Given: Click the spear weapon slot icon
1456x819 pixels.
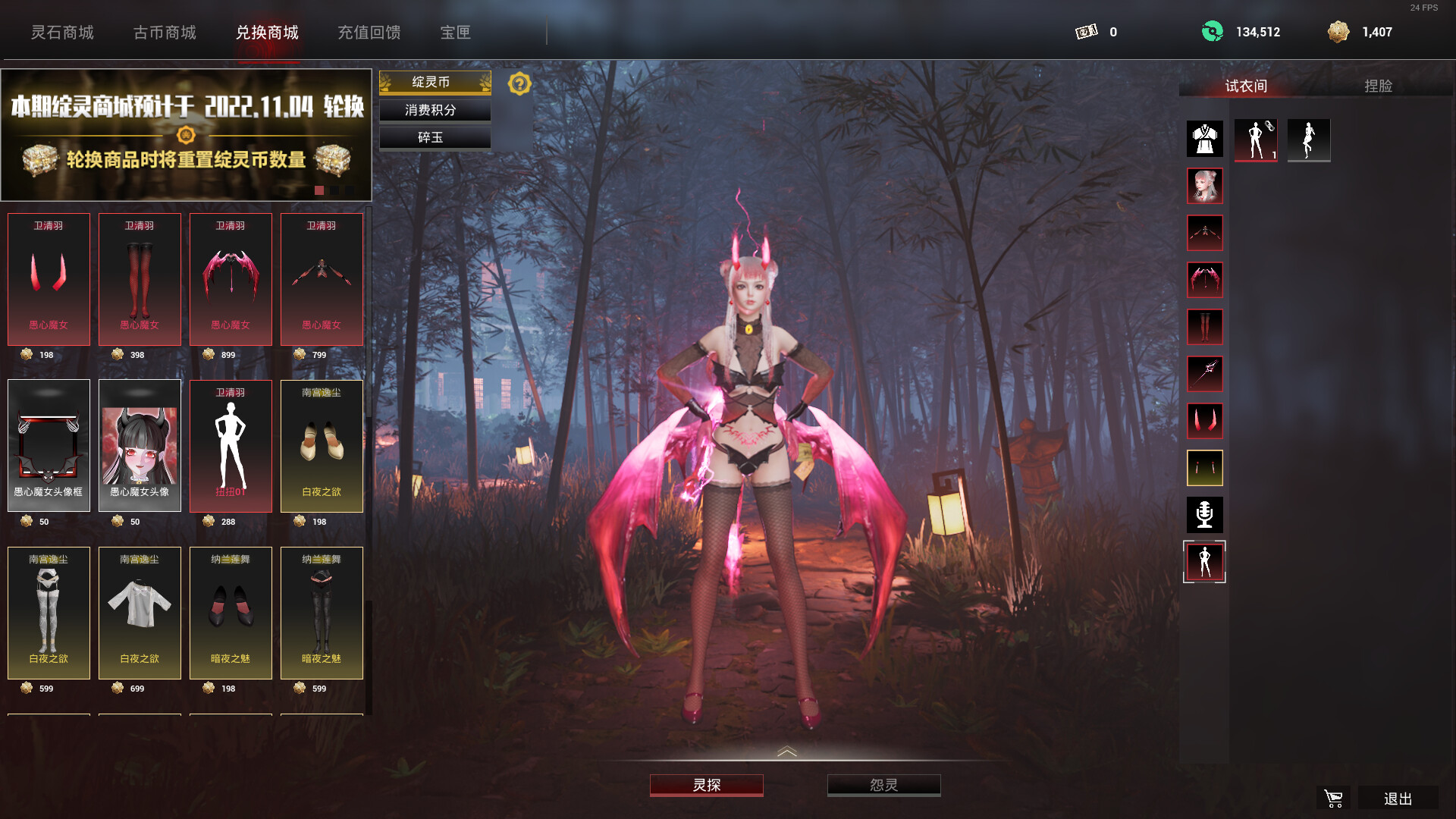Looking at the screenshot, I should click(1205, 374).
